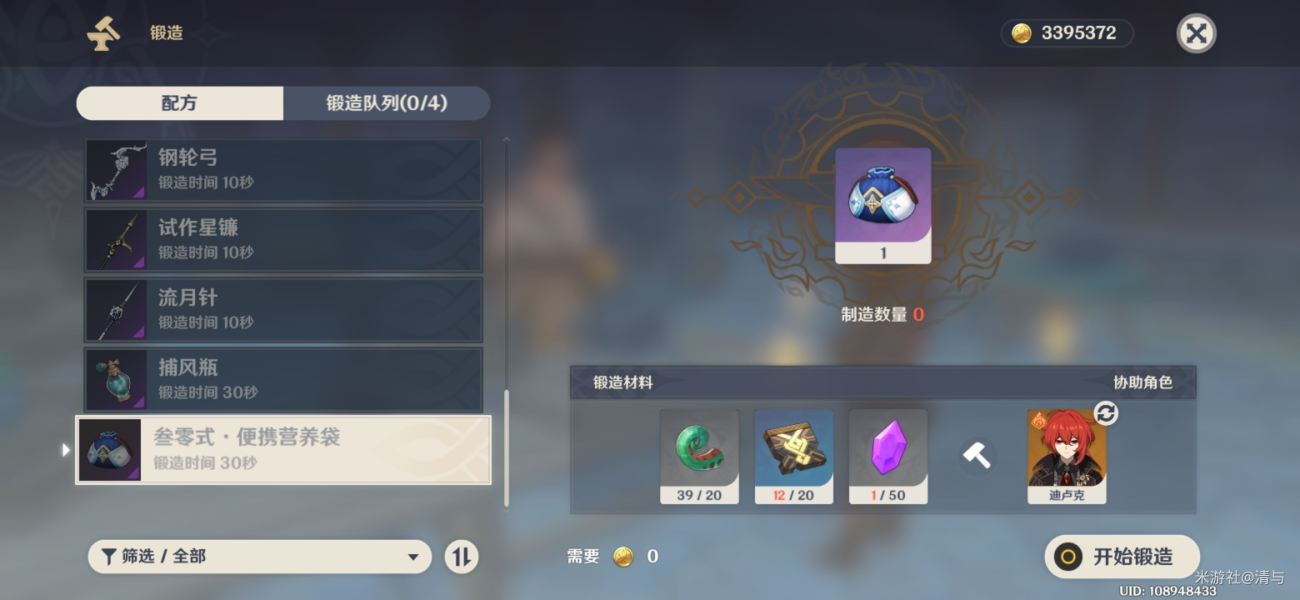Image resolution: width=1300 pixels, height=600 pixels.
Task: Select the 钢轮弓 recipe
Action: pos(283,171)
